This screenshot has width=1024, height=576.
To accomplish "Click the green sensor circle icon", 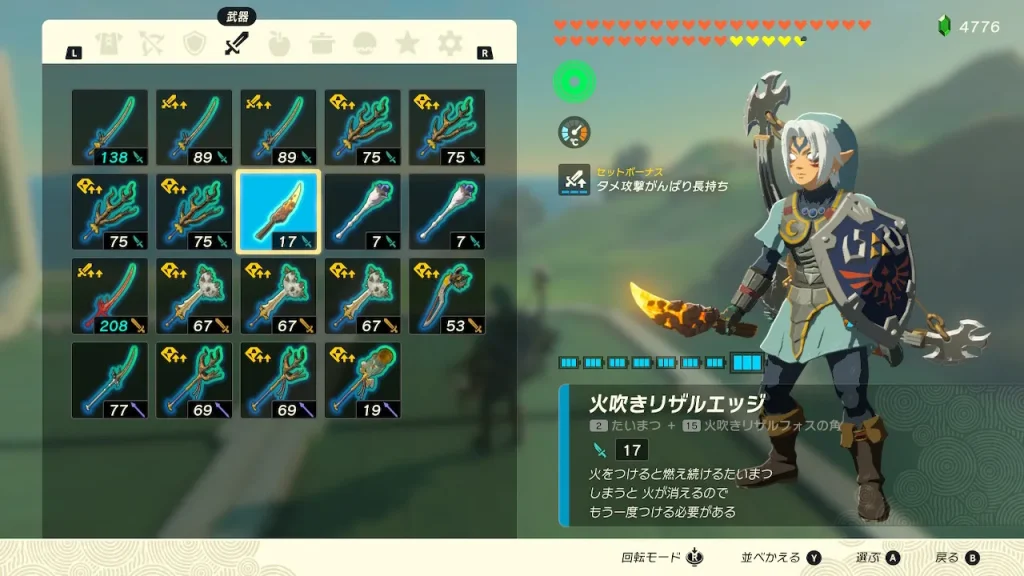I will (x=575, y=82).
